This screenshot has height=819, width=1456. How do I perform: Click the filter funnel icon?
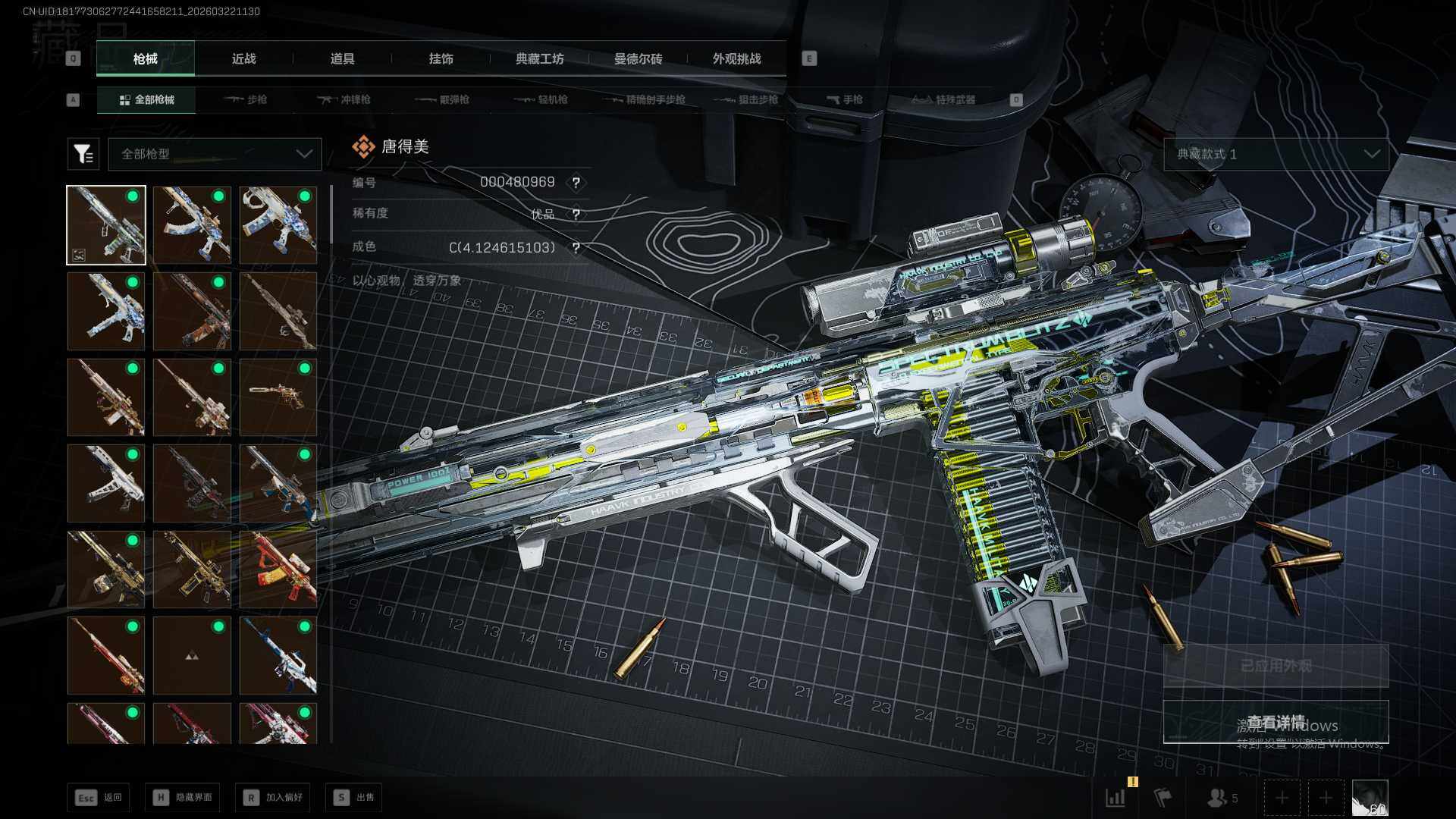coord(83,154)
